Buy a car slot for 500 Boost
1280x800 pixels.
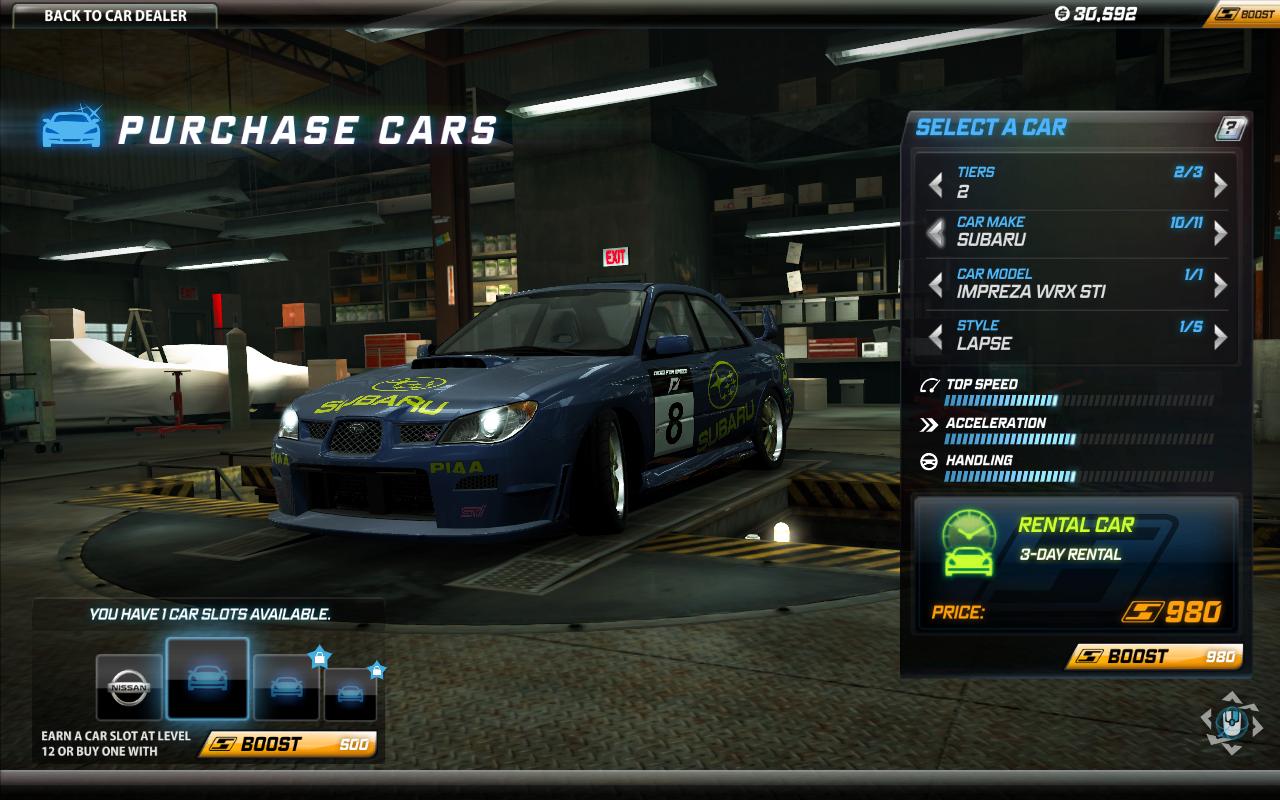[x=289, y=744]
